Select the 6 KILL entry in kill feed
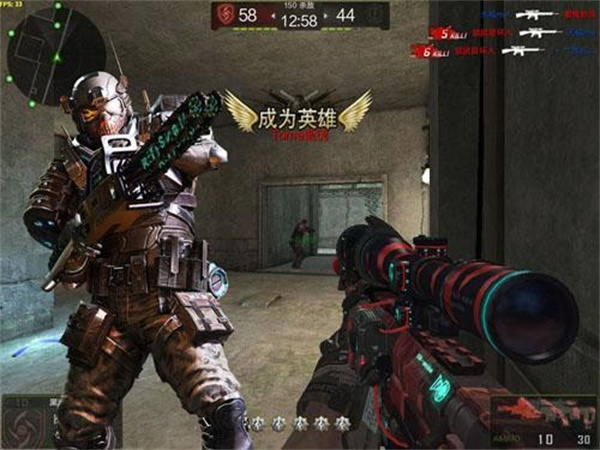This screenshot has width=600, height=450. coord(431,51)
